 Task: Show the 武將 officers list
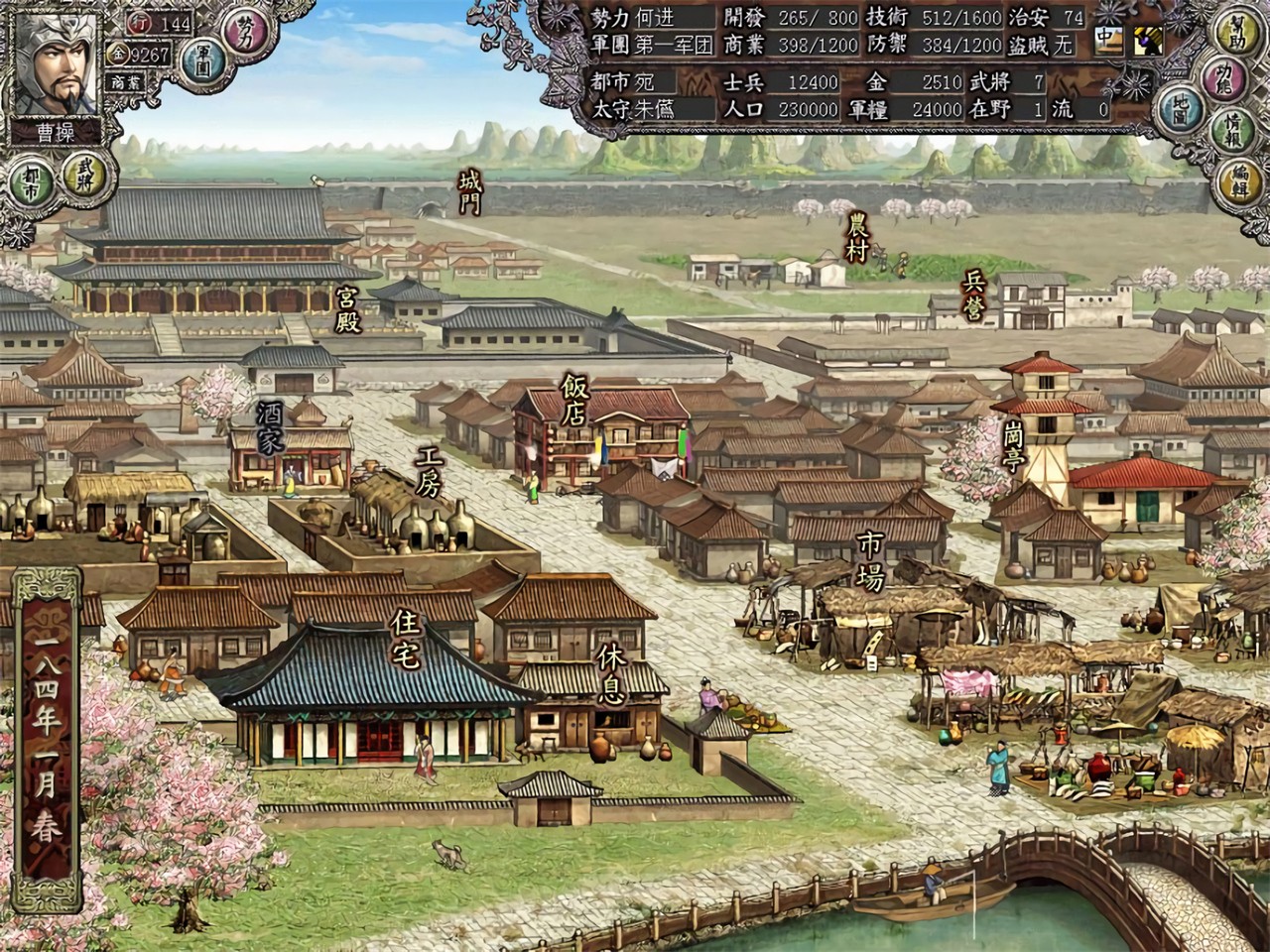84,172
